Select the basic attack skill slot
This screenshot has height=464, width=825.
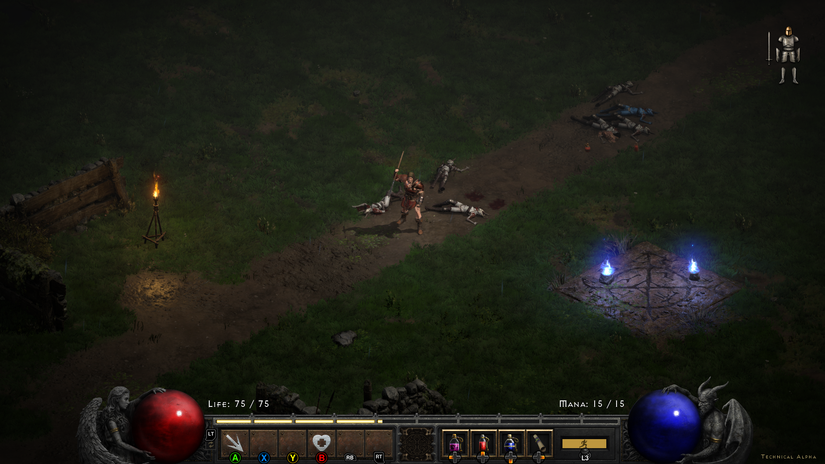235,443
